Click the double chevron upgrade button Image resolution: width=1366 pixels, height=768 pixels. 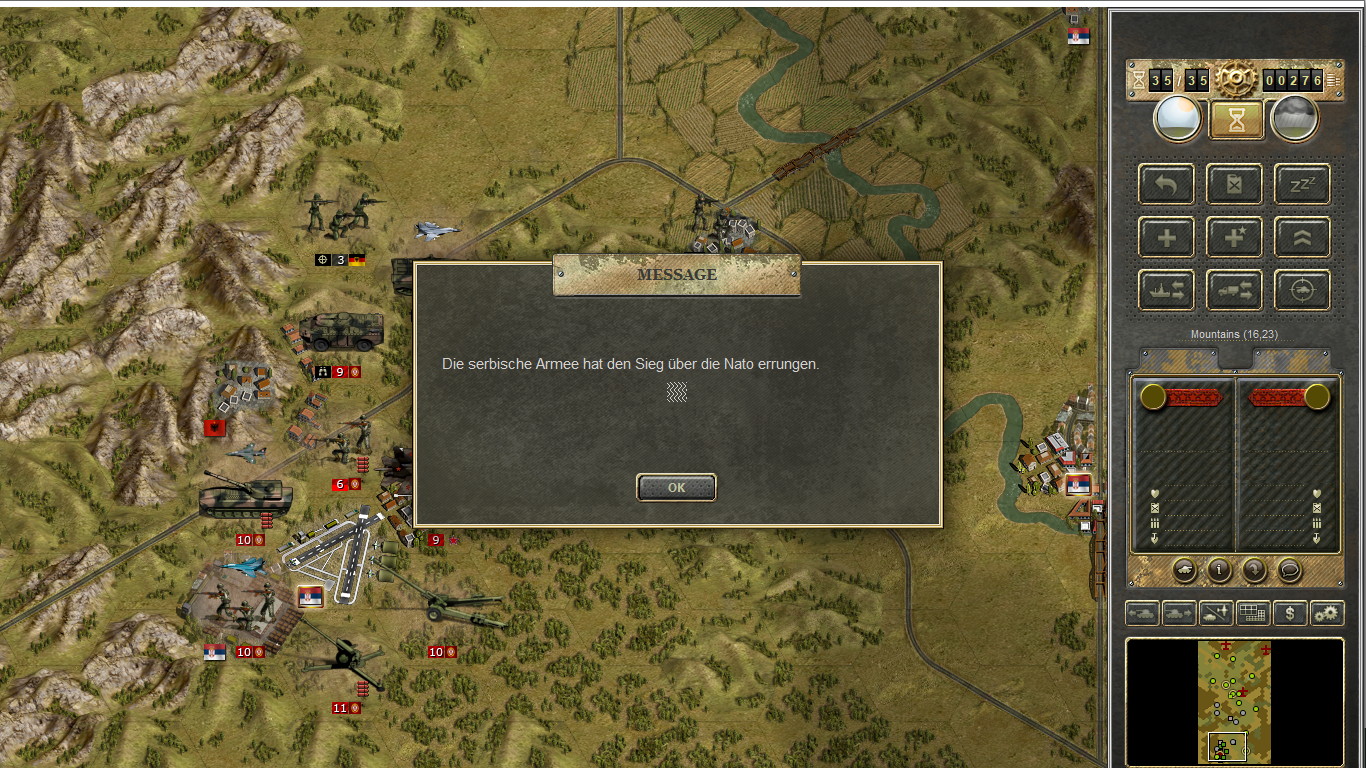coord(1302,237)
